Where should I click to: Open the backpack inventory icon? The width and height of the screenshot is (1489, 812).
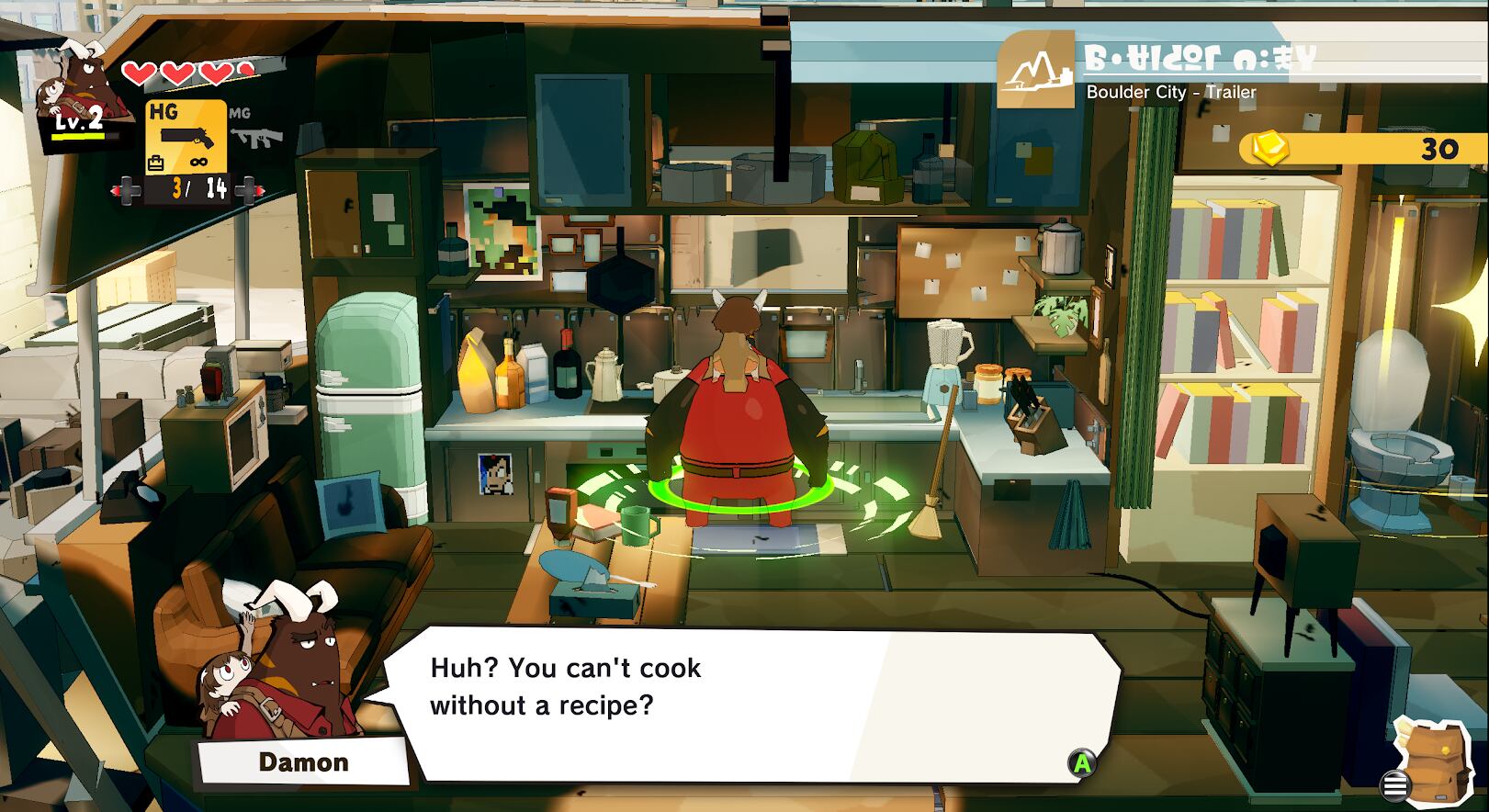click(1432, 758)
